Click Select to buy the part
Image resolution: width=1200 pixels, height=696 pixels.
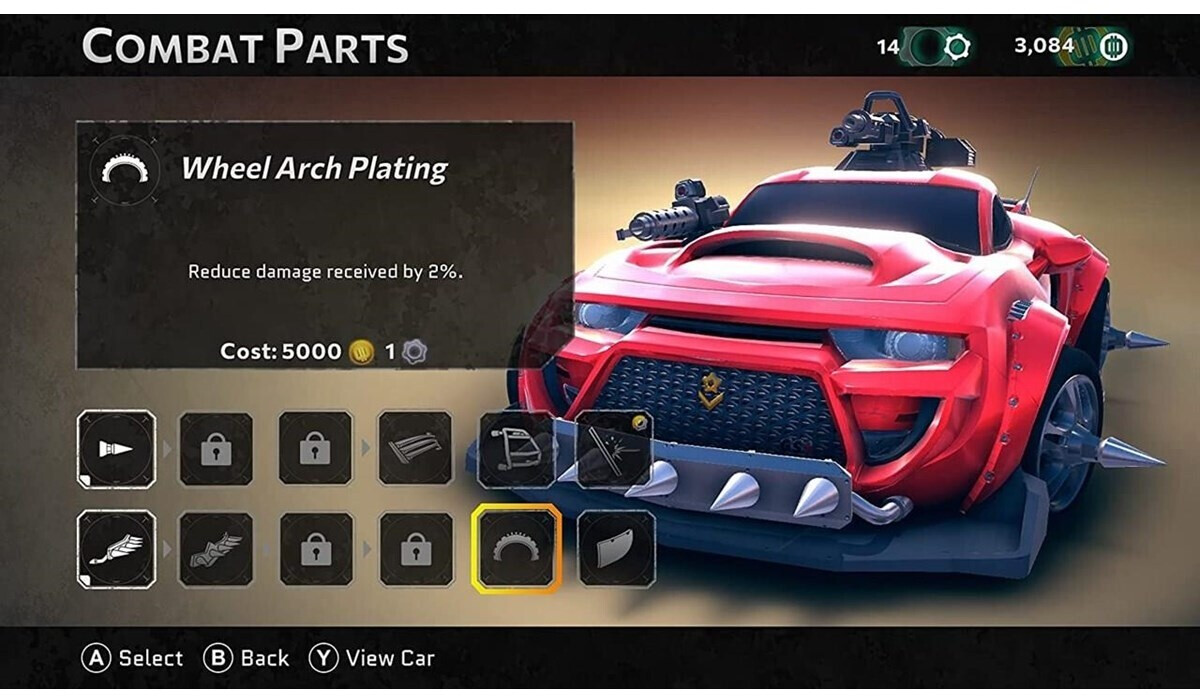pyautogui.click(x=134, y=658)
